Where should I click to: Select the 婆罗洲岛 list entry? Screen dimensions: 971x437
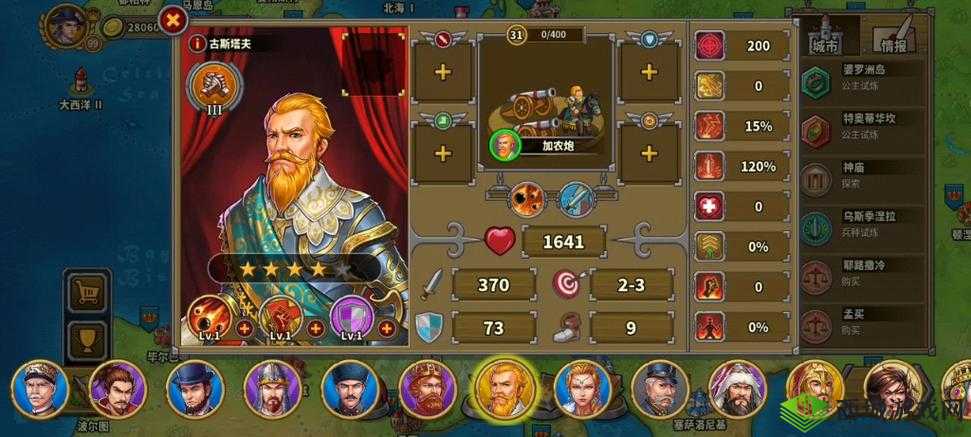865,75
